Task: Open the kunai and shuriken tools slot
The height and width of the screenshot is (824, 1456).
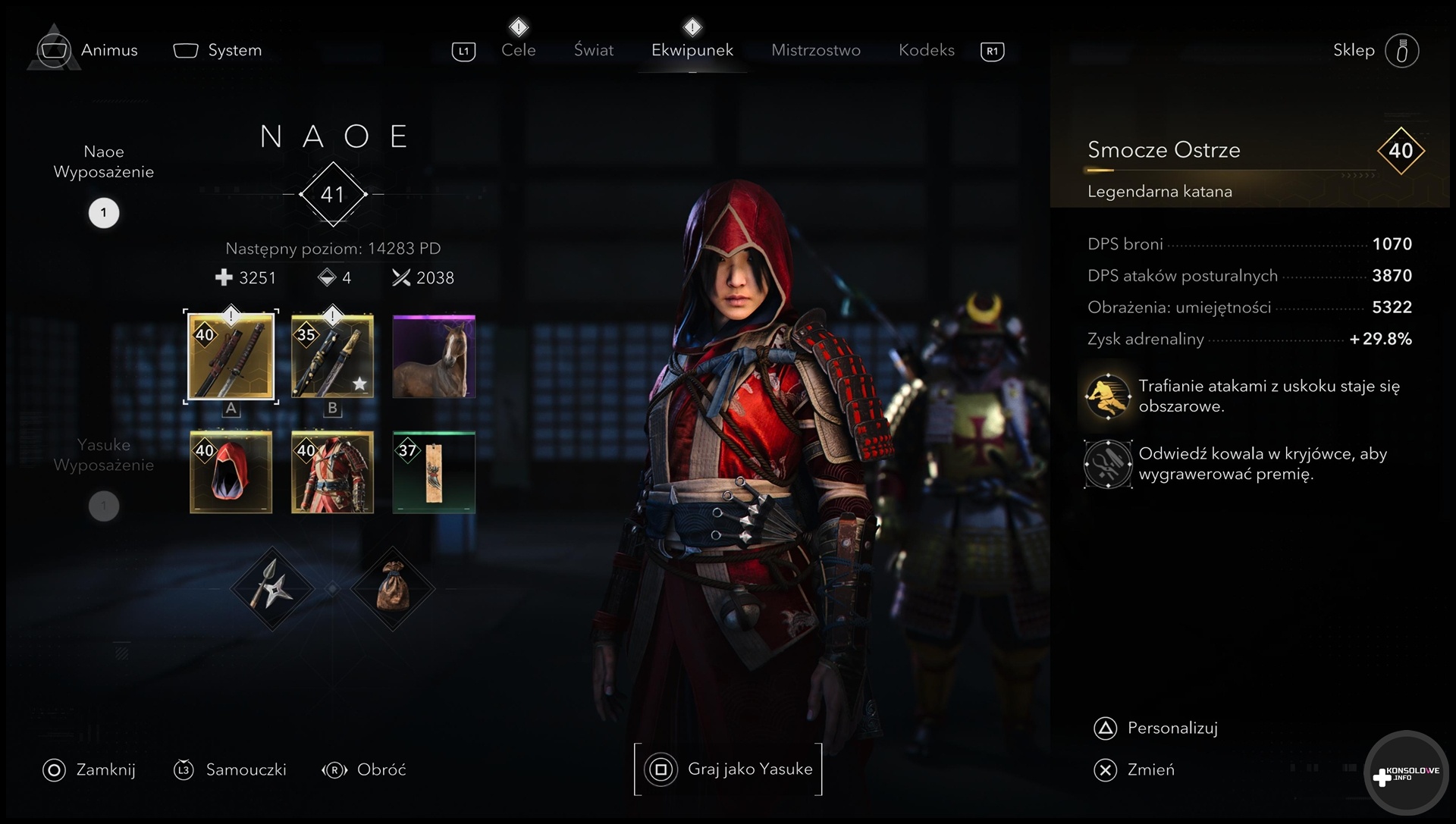Action: [272, 588]
